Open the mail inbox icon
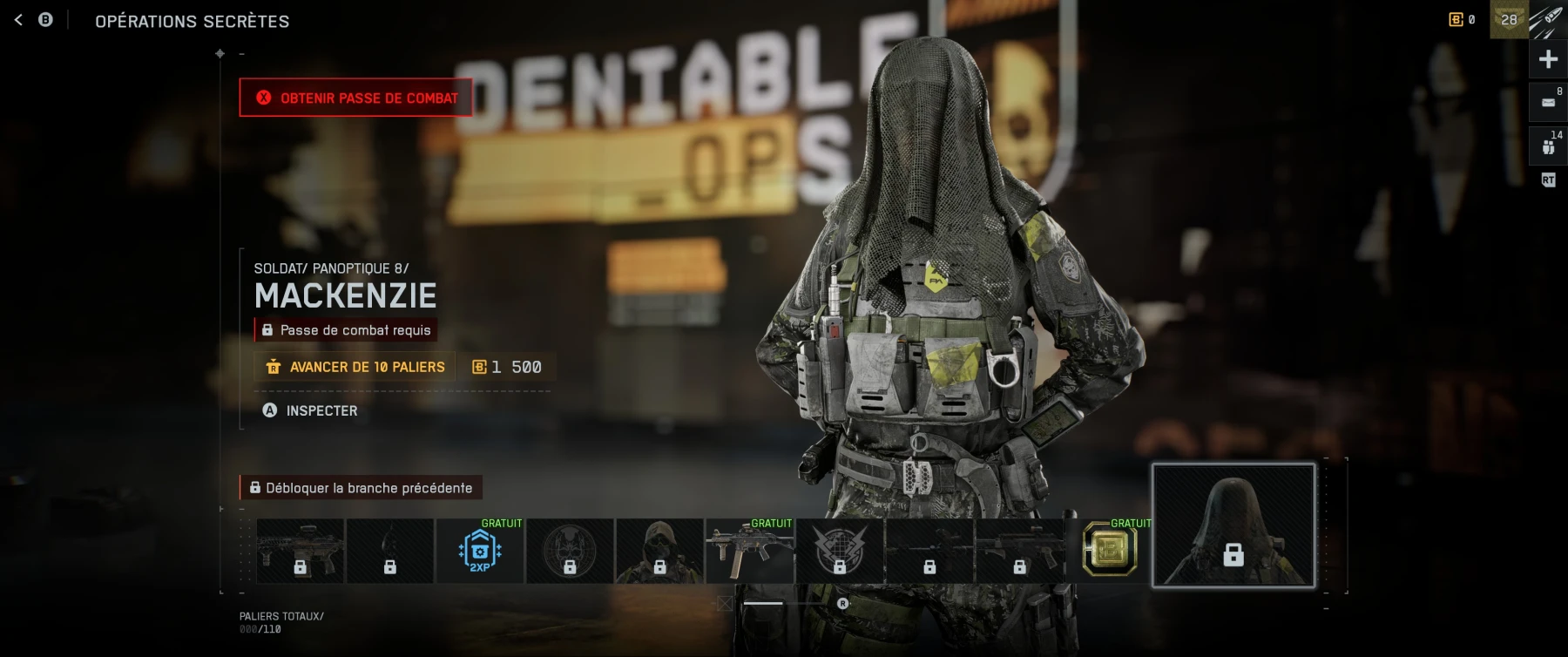 tap(1548, 102)
